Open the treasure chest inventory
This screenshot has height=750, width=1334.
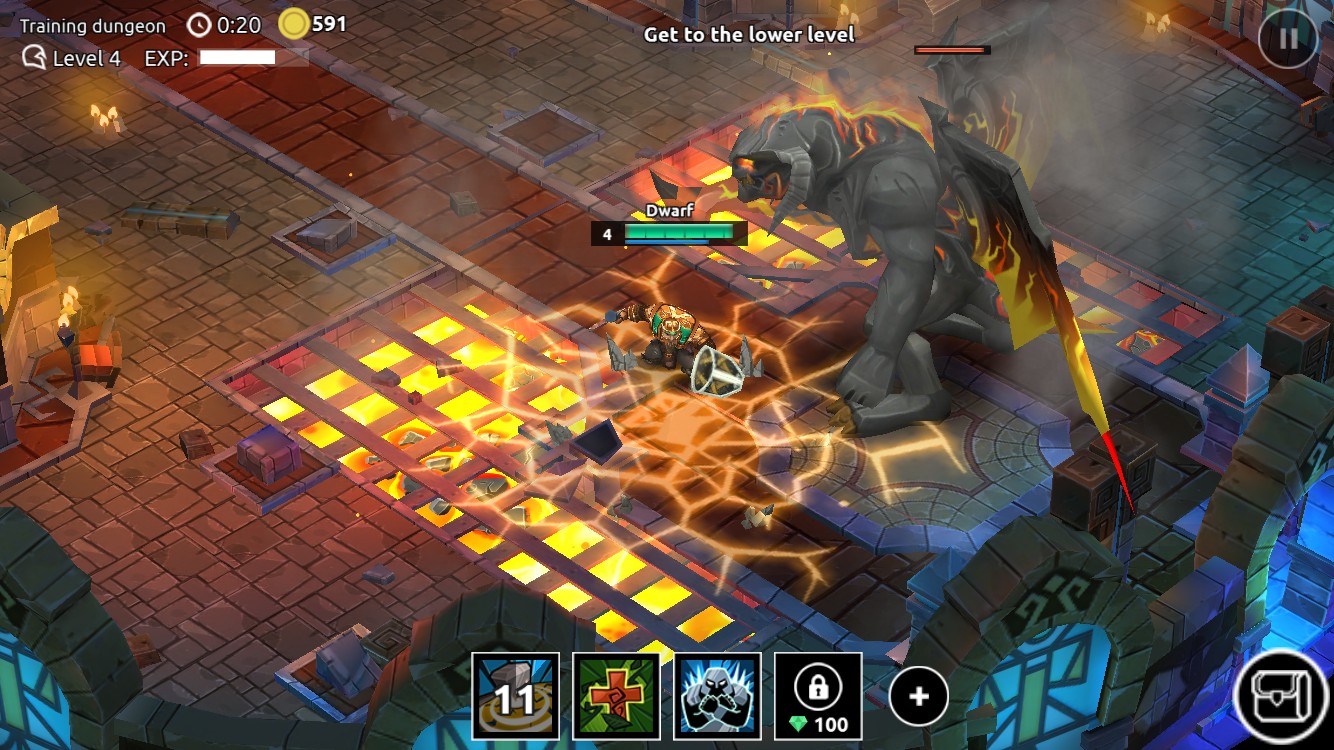(1283, 697)
